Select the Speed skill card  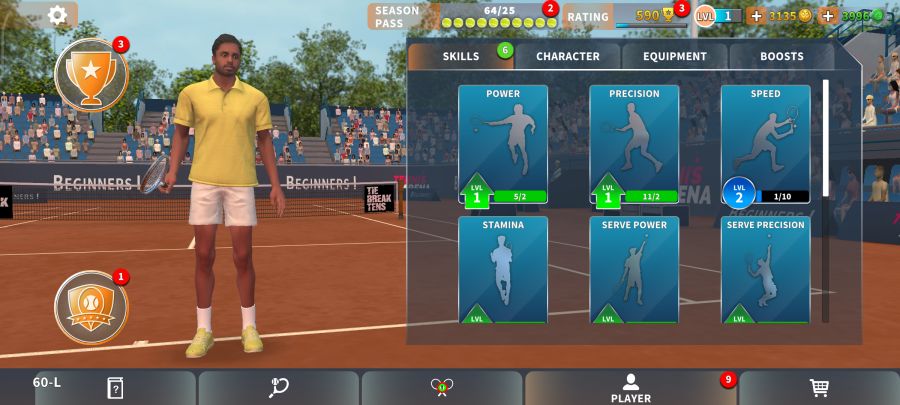point(765,146)
